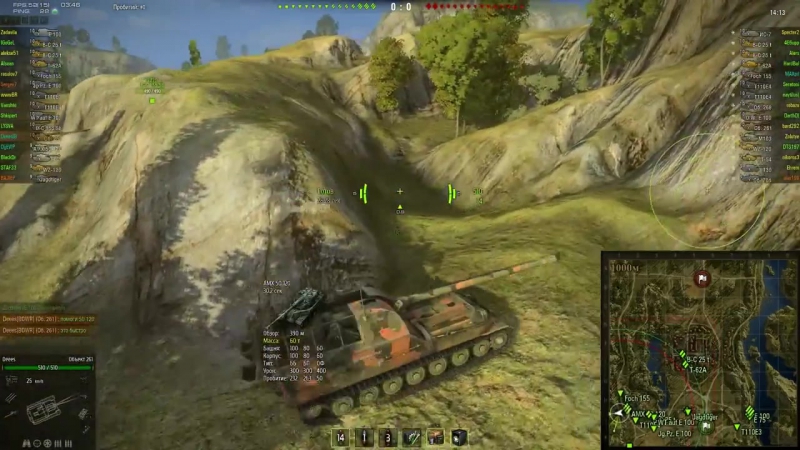Select player Shepert in the left team list
The height and width of the screenshot is (450, 800).
[x=10, y=115]
